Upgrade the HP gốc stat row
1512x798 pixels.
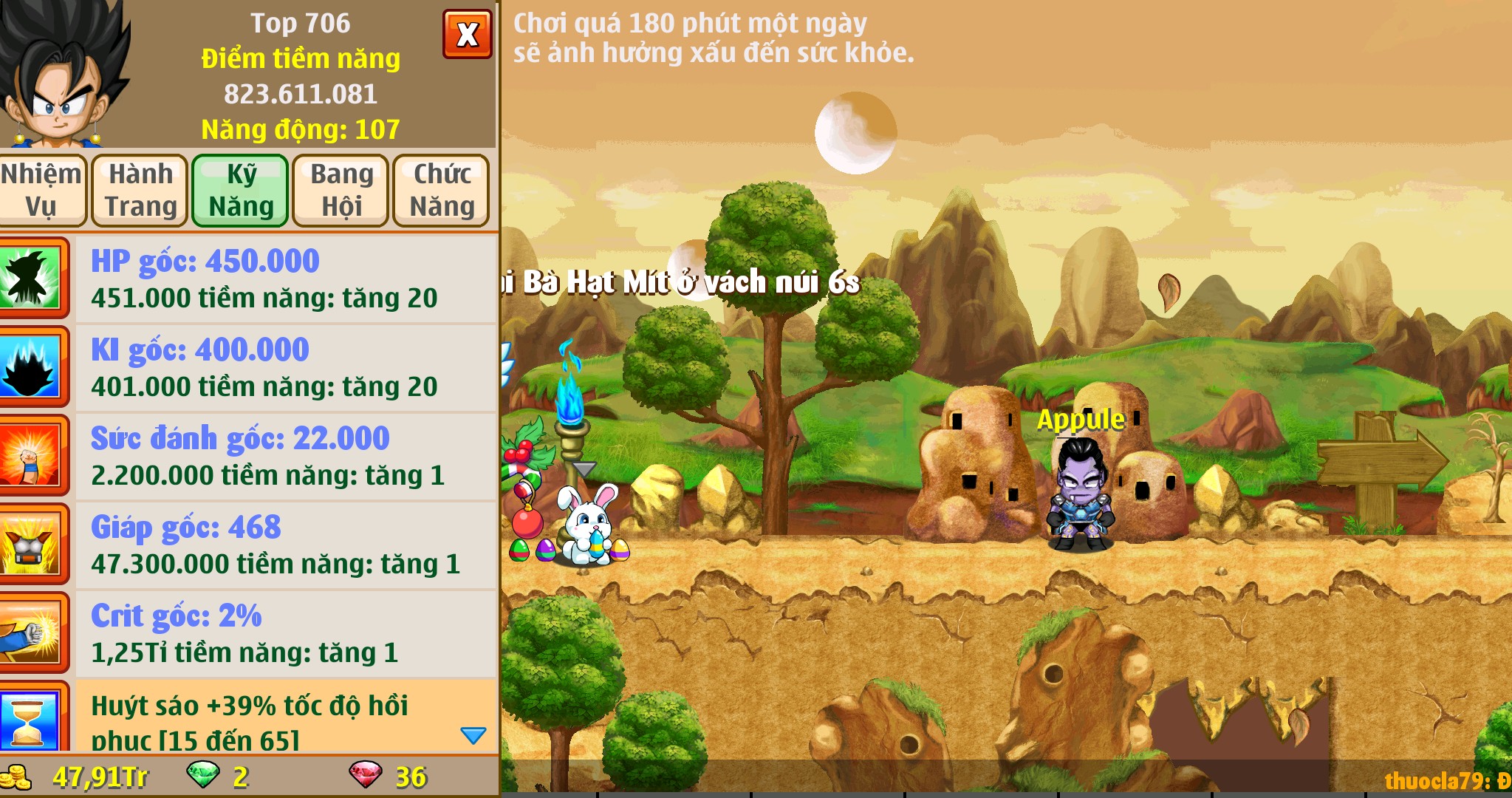pos(285,279)
